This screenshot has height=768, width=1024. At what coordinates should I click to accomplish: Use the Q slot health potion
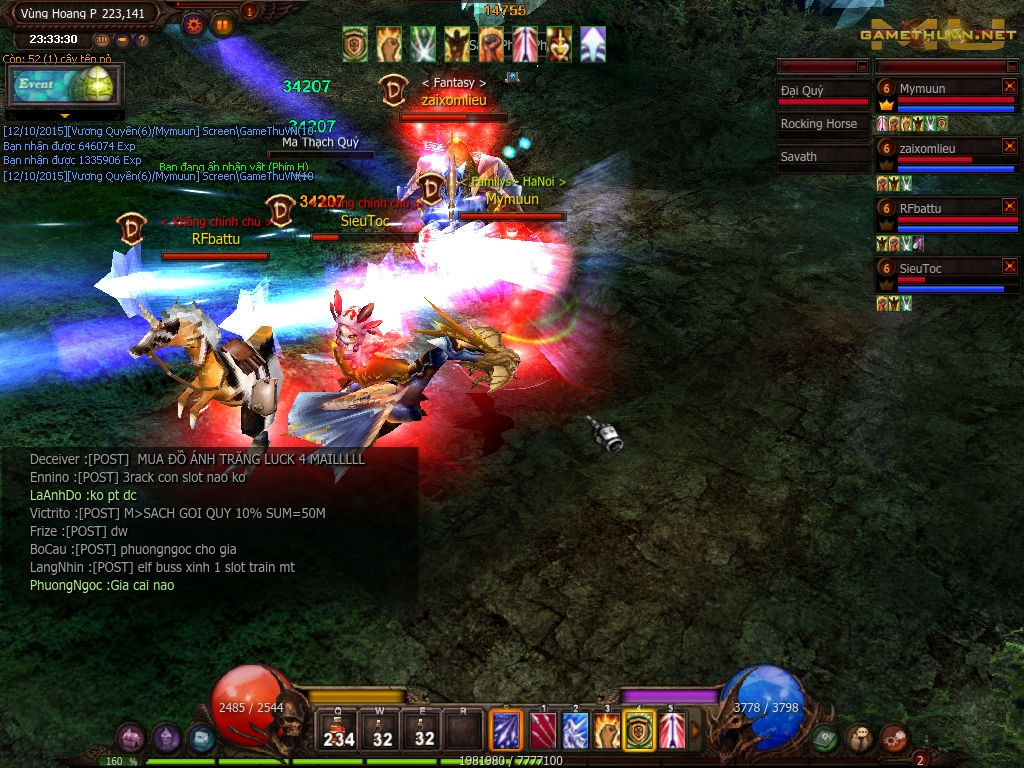339,730
